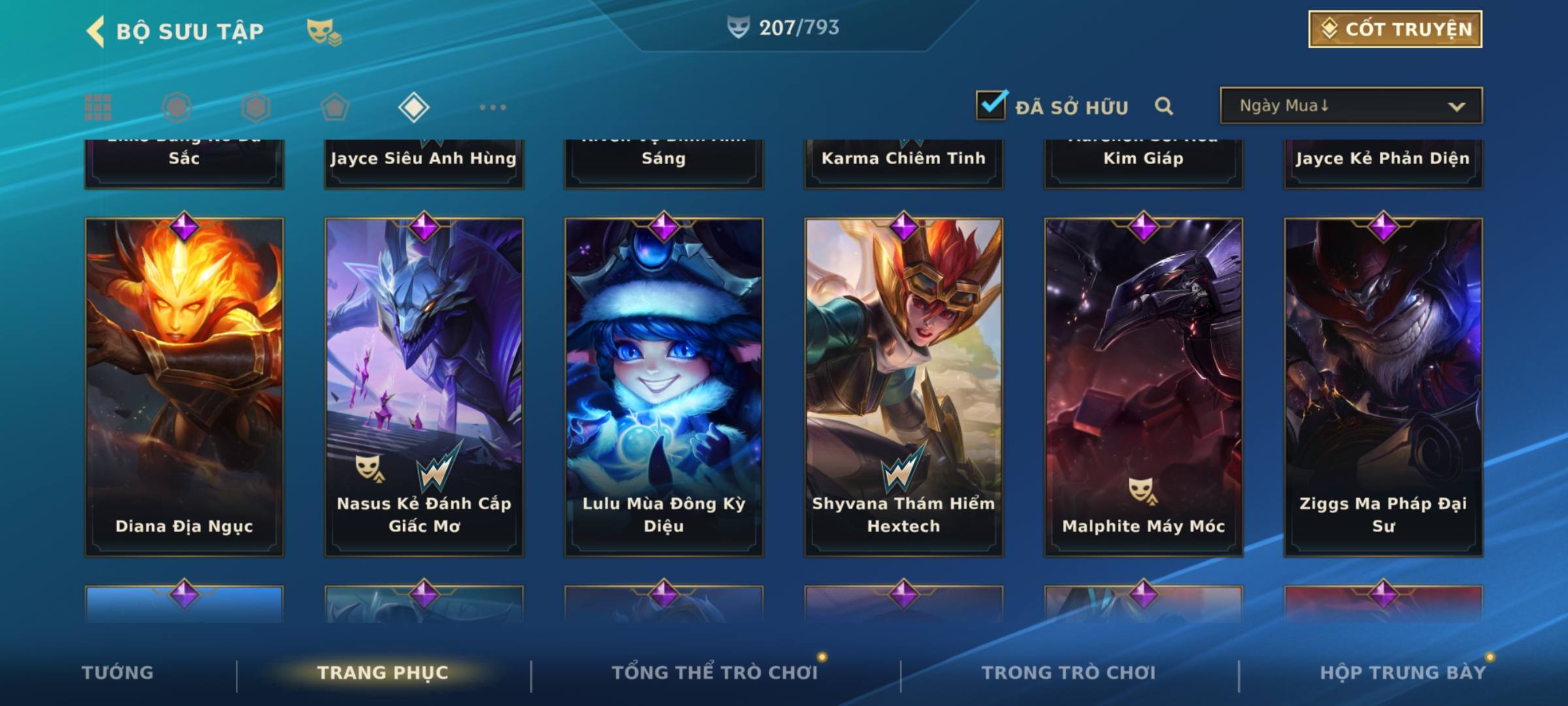The width and height of the screenshot is (1568, 706).
Task: Go back from Bộ Sưu Tập
Action: [96, 31]
